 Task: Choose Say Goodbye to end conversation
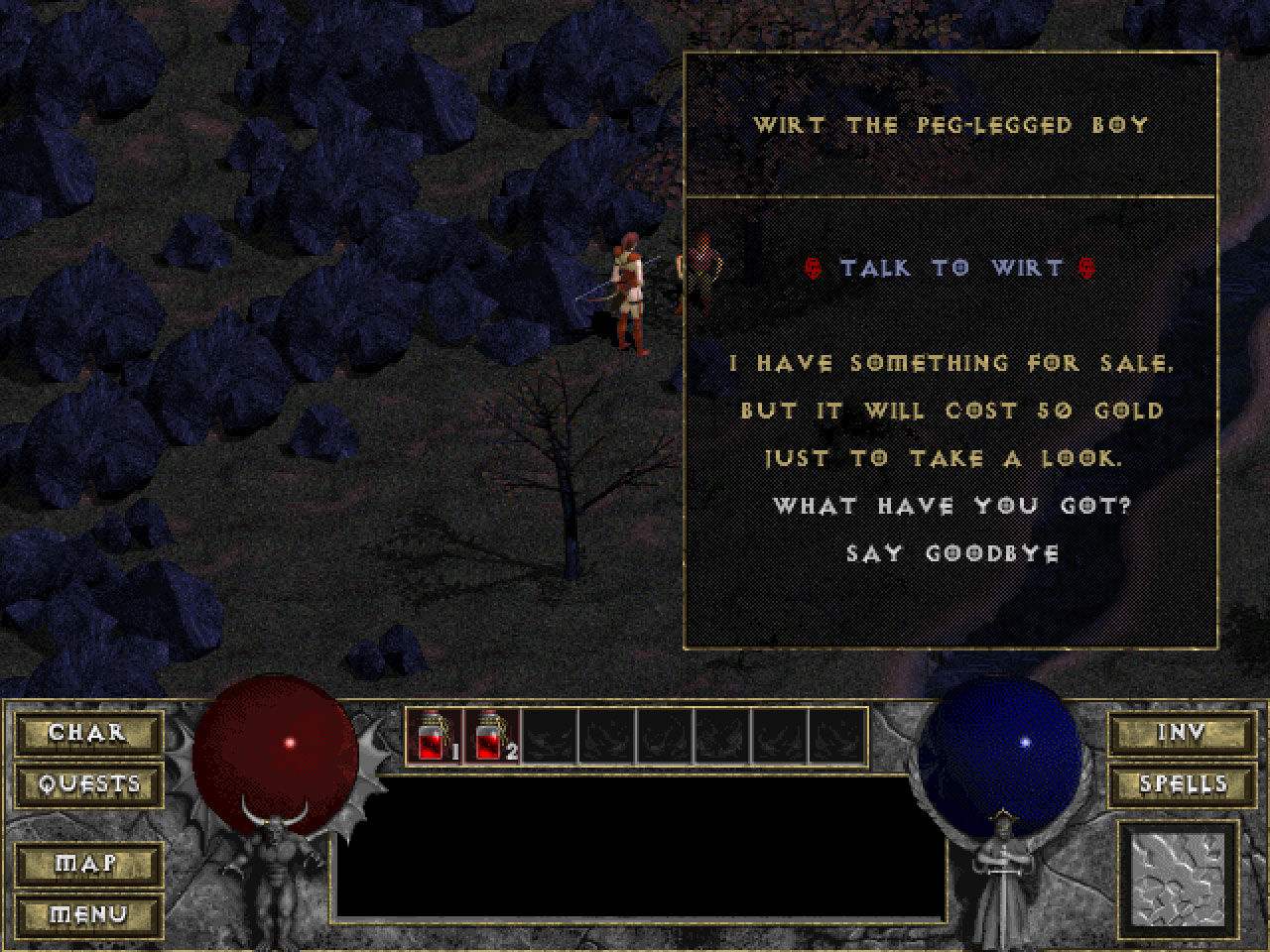pyautogui.click(x=951, y=553)
